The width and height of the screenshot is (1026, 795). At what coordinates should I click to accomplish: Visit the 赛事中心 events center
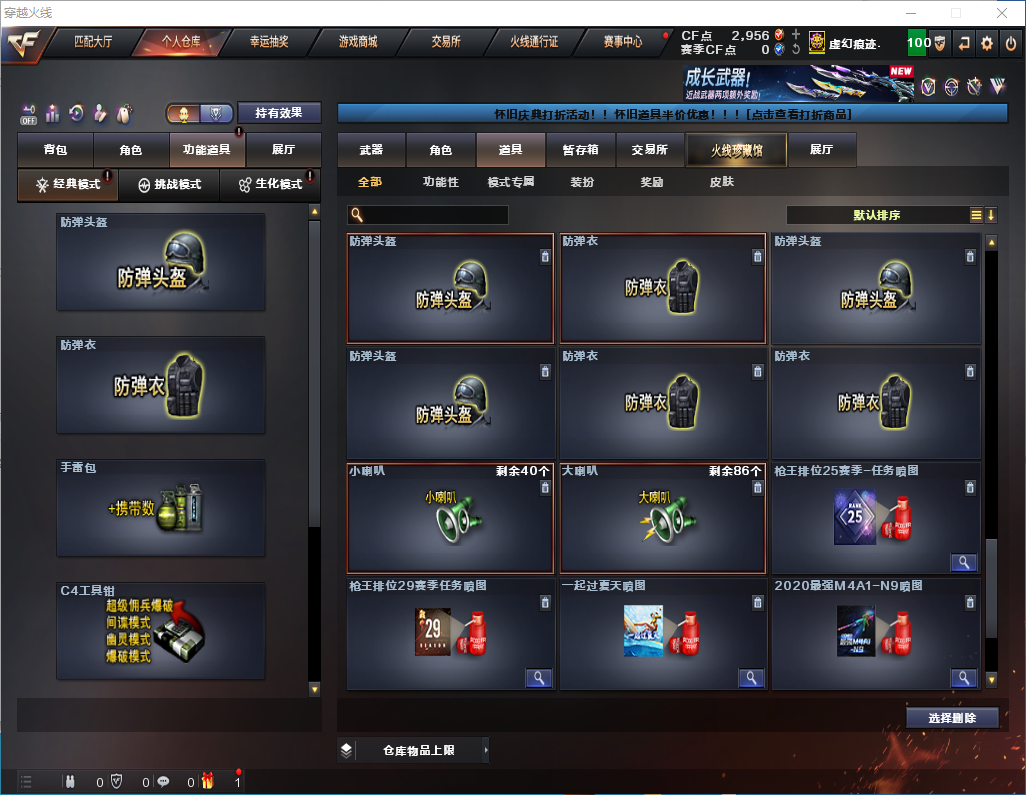[x=622, y=42]
